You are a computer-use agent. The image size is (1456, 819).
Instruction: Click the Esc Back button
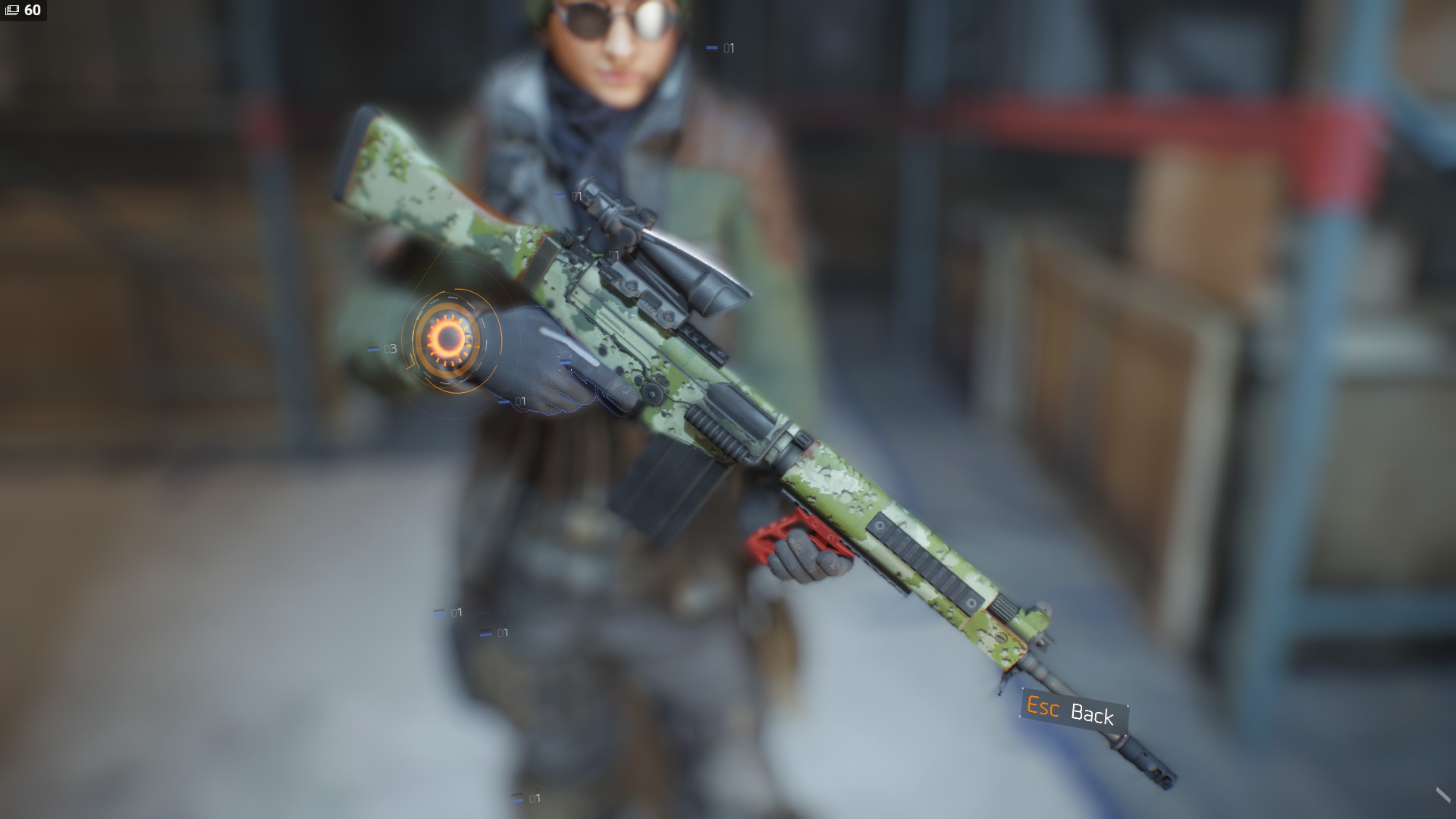(x=1073, y=711)
